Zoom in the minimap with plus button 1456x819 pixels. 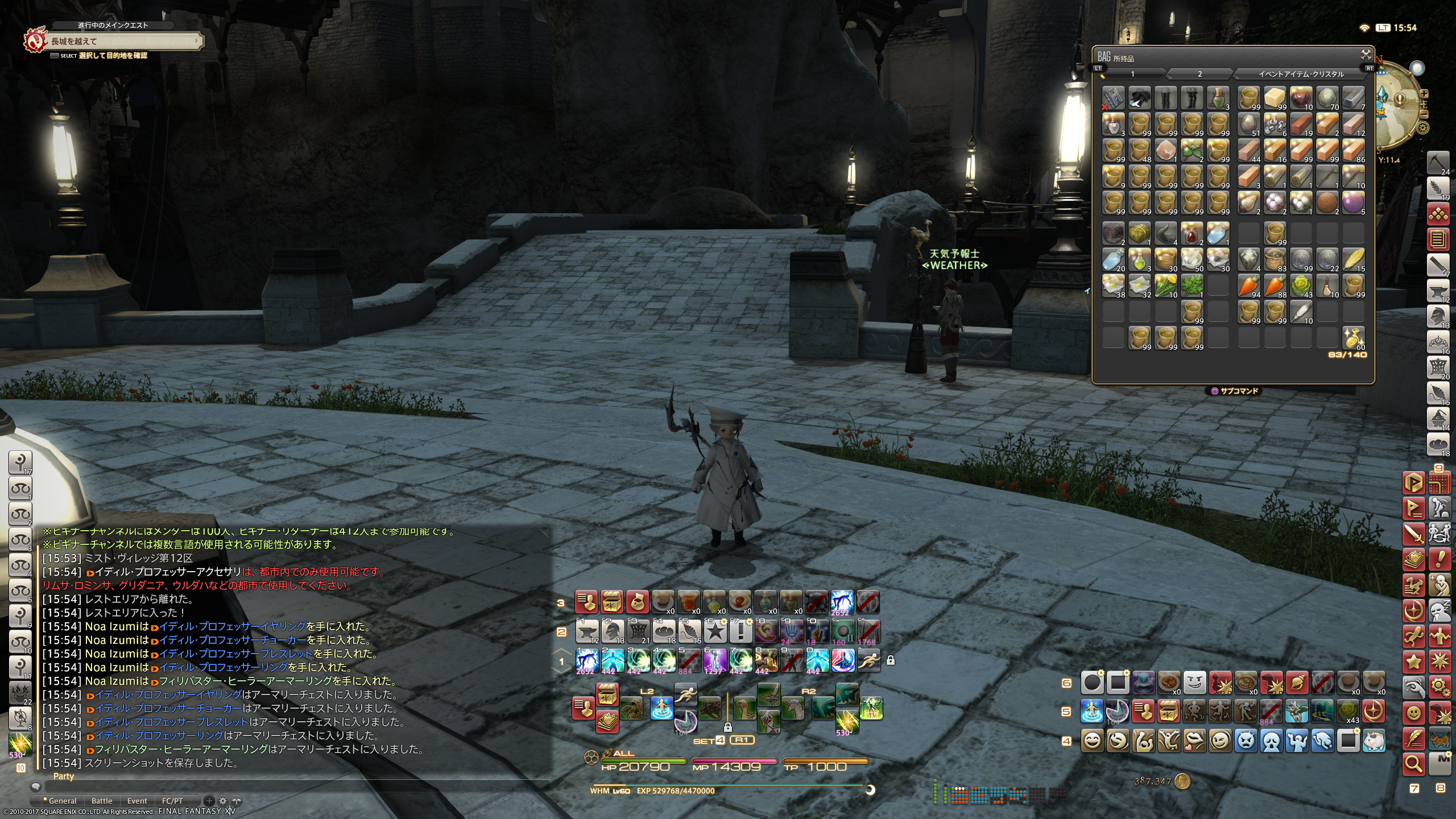[1424, 94]
